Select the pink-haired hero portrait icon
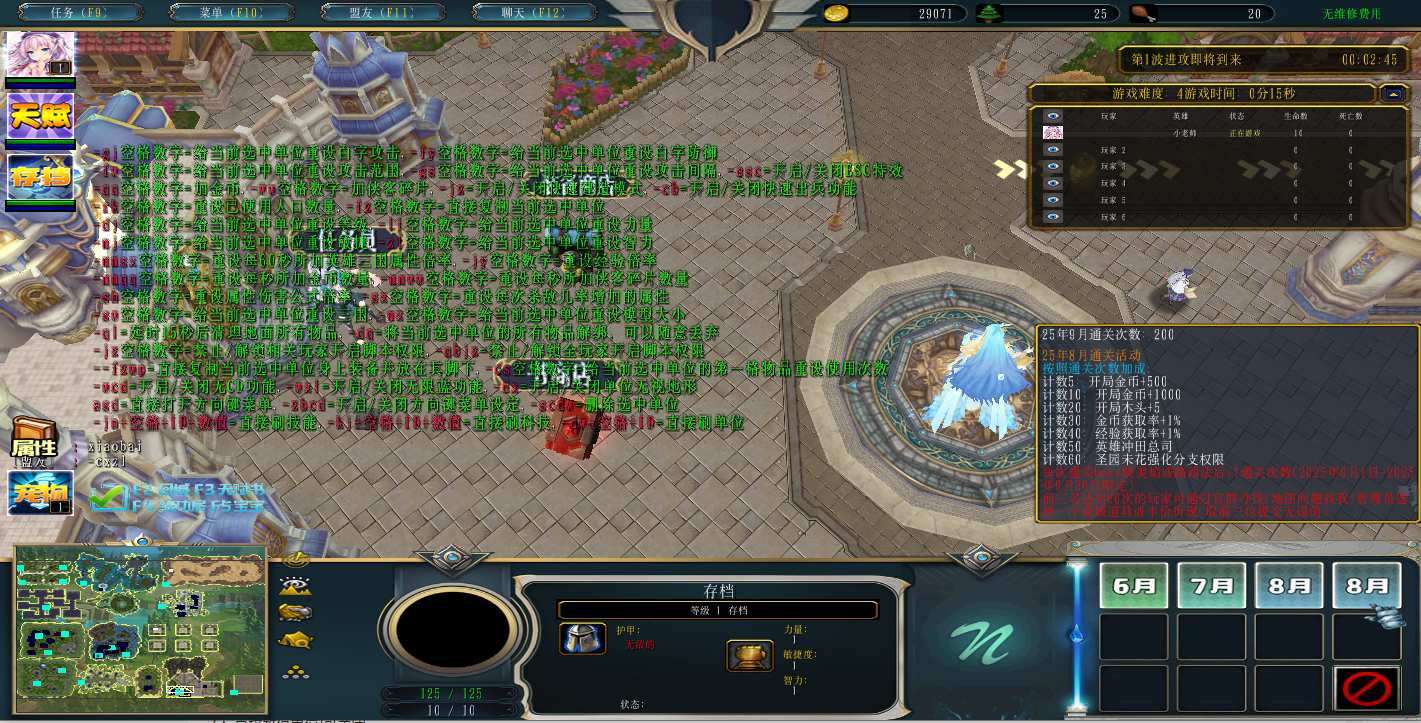Screen dimensions: 1421x723 41,54
